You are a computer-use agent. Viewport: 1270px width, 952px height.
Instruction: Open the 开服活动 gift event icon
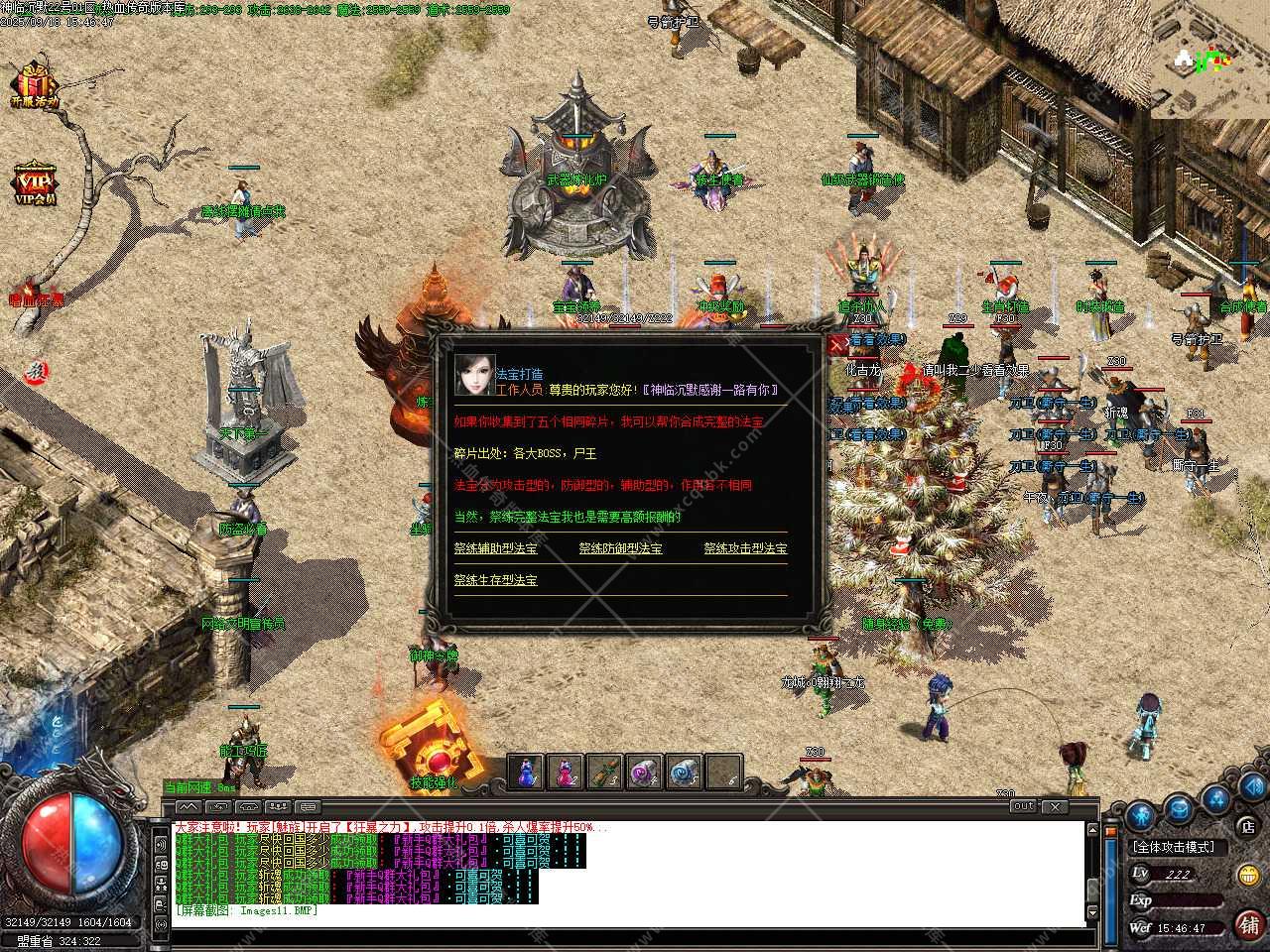pyautogui.click(x=35, y=84)
